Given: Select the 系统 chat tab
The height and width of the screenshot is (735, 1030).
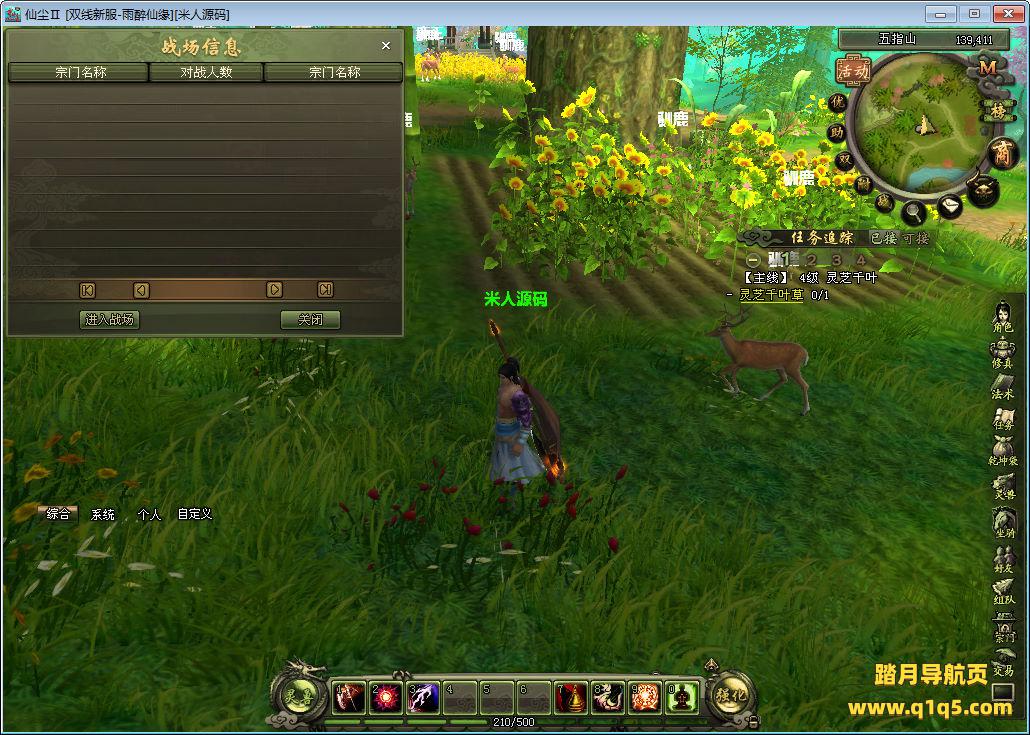Looking at the screenshot, I should point(103,514).
